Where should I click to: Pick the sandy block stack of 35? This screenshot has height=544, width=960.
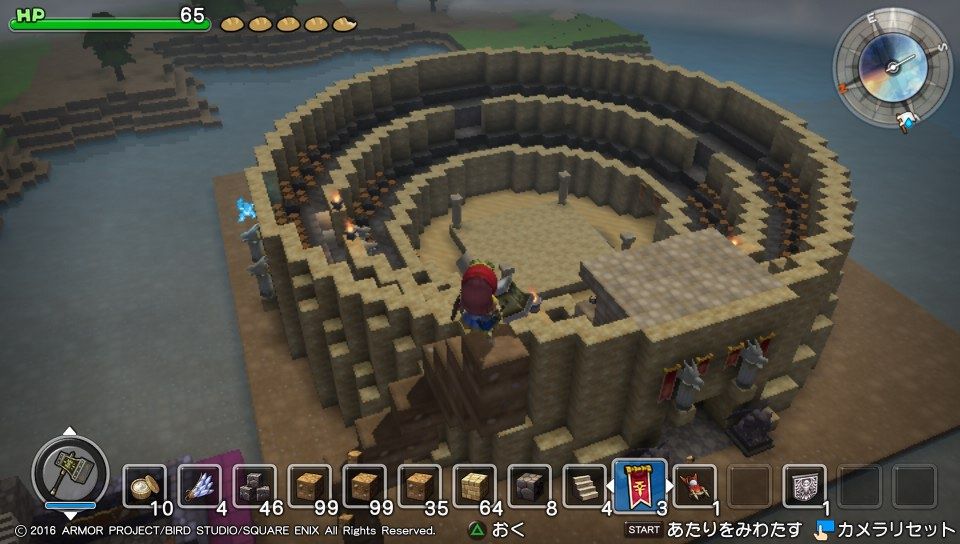[x=419, y=486]
